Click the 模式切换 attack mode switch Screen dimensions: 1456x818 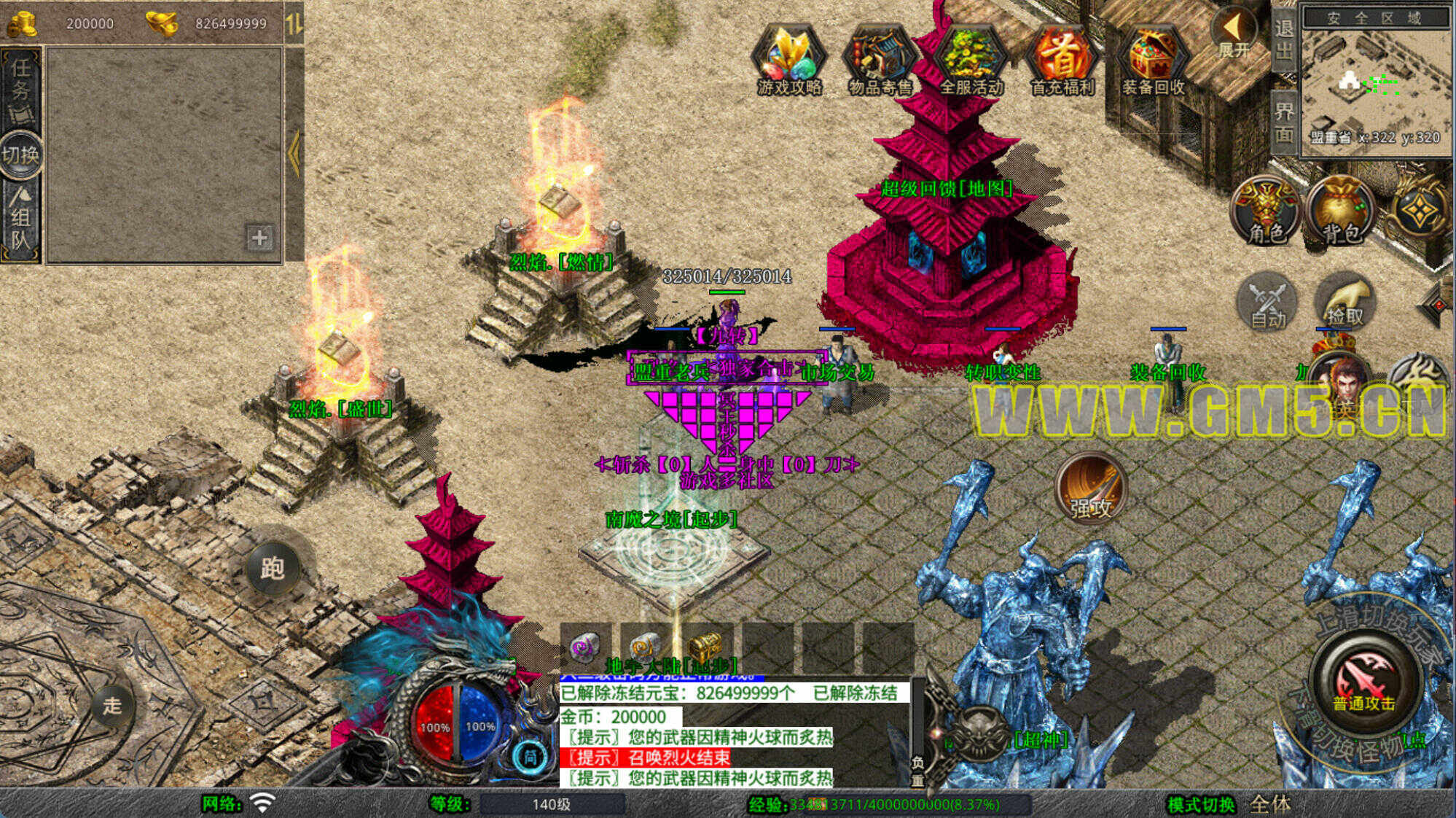coord(1201,804)
